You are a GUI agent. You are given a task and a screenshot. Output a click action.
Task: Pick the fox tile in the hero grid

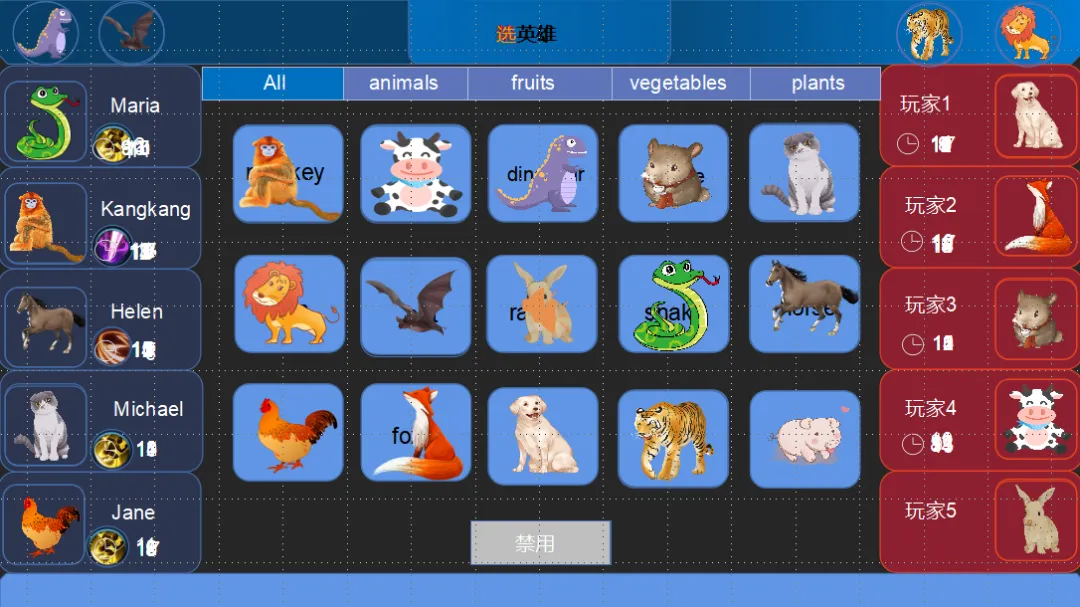(x=415, y=433)
